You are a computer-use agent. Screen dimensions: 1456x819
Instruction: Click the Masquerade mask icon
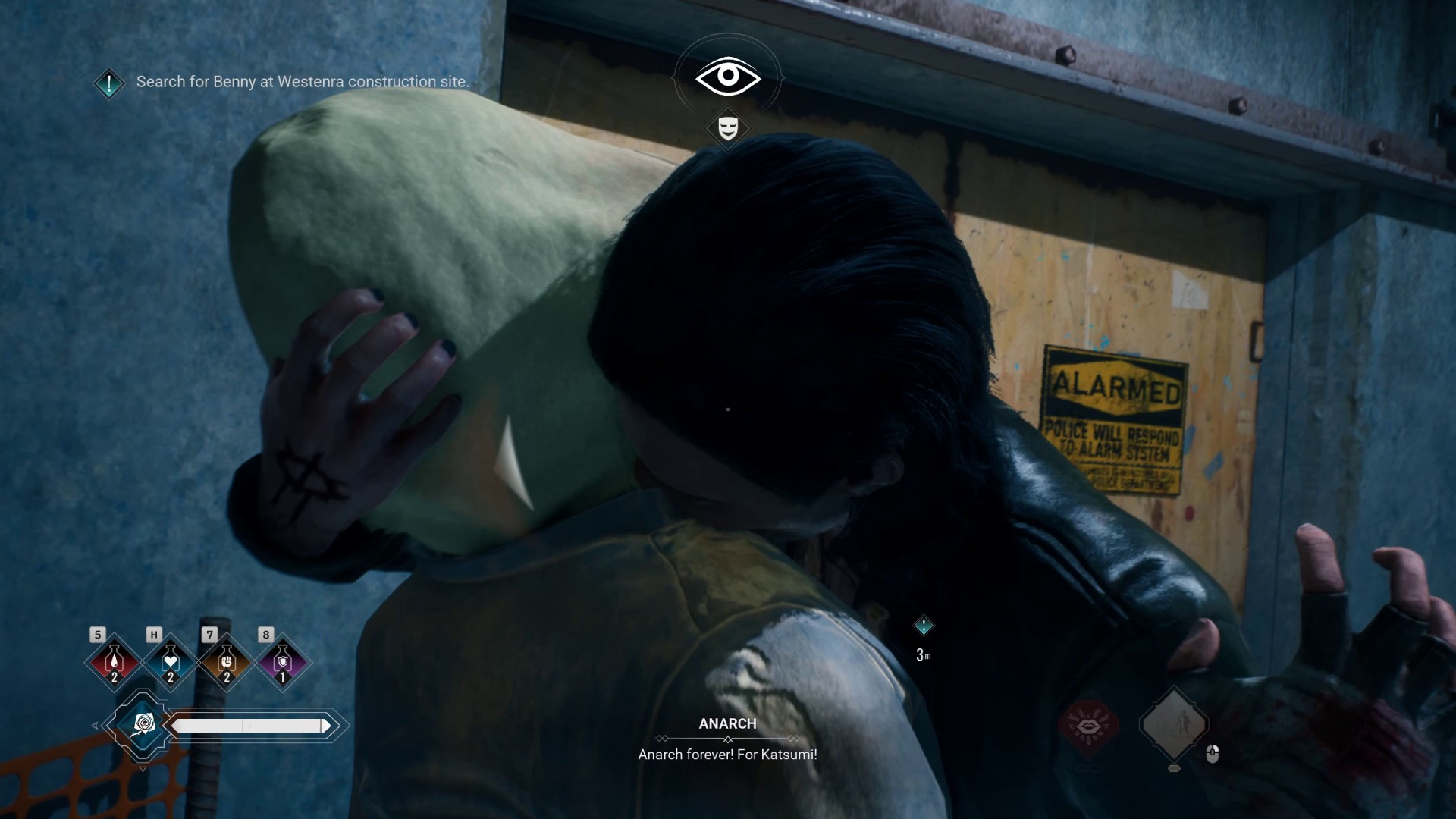728,128
